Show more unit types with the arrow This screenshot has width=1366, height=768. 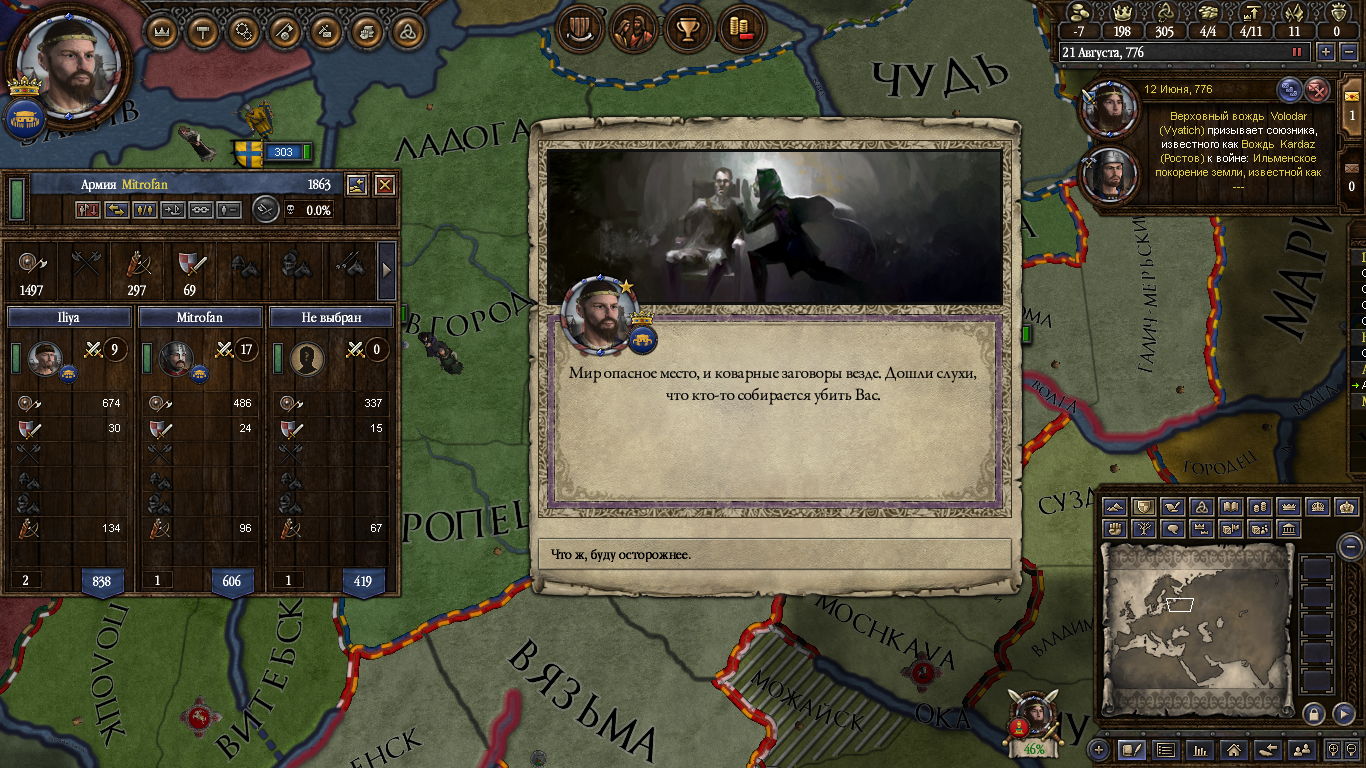click(388, 268)
